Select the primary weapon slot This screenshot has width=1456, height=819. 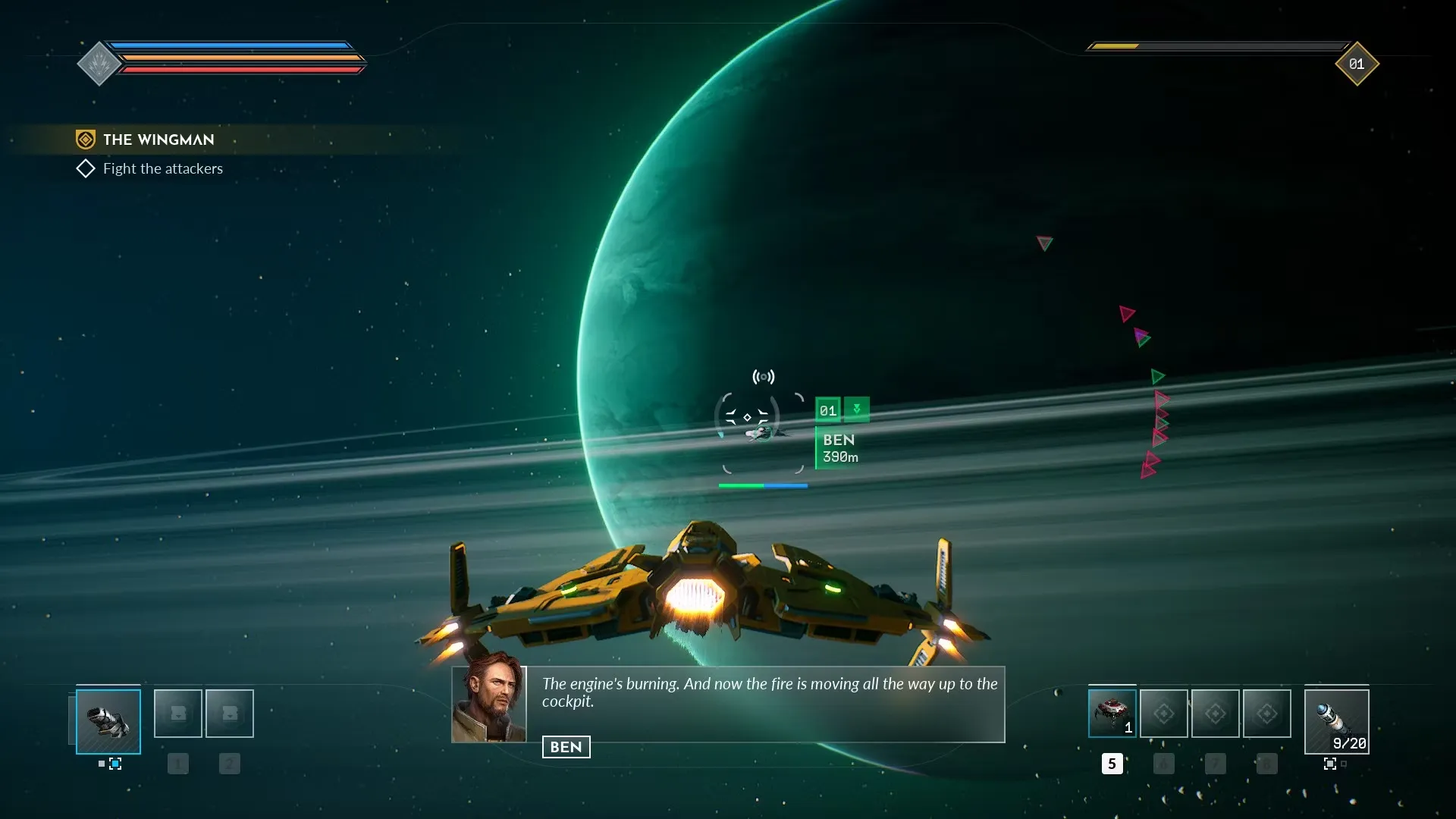point(108,721)
